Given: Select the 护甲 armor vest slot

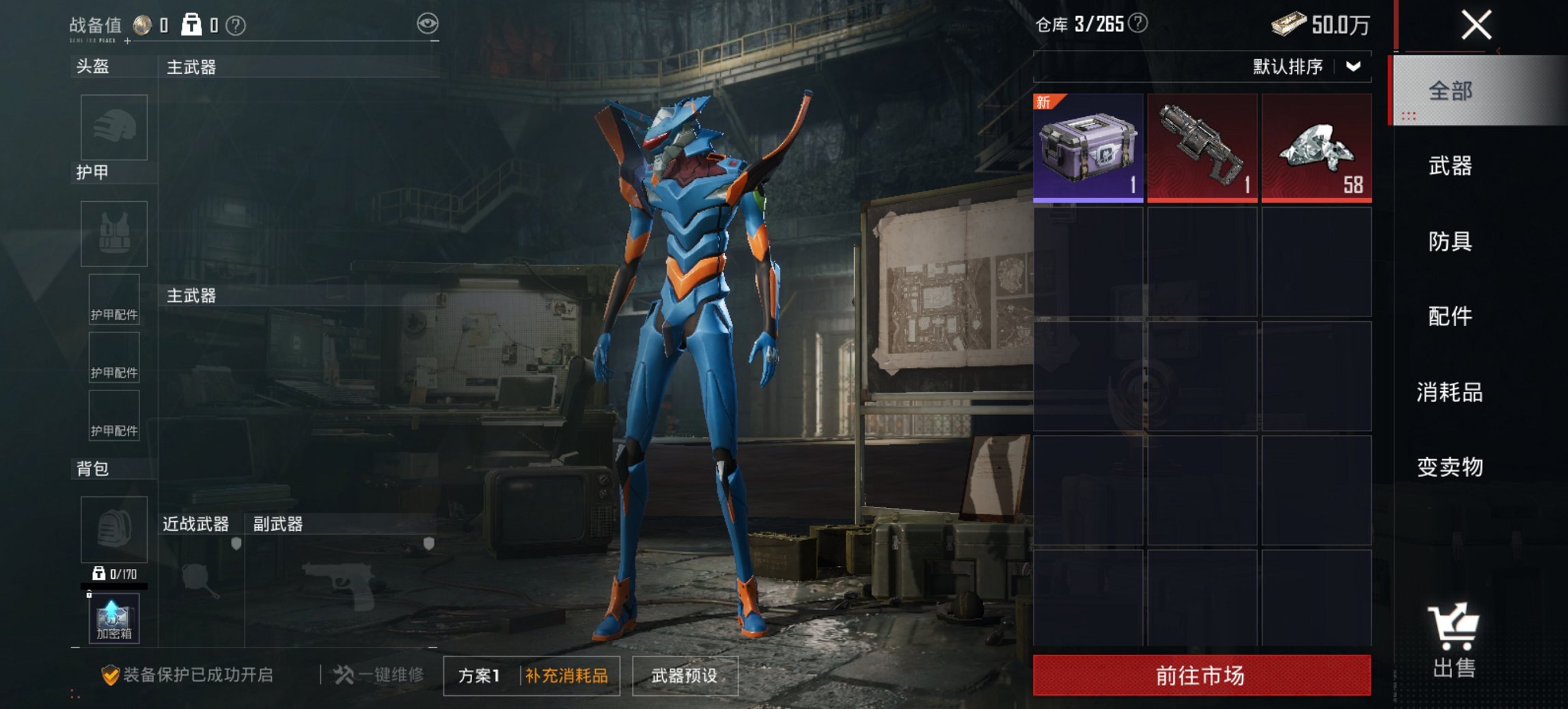Looking at the screenshot, I should point(115,235).
